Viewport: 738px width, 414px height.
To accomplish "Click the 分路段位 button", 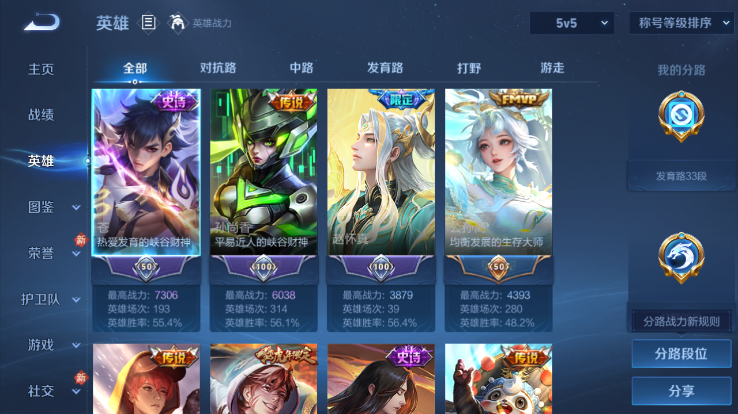I will click(681, 353).
